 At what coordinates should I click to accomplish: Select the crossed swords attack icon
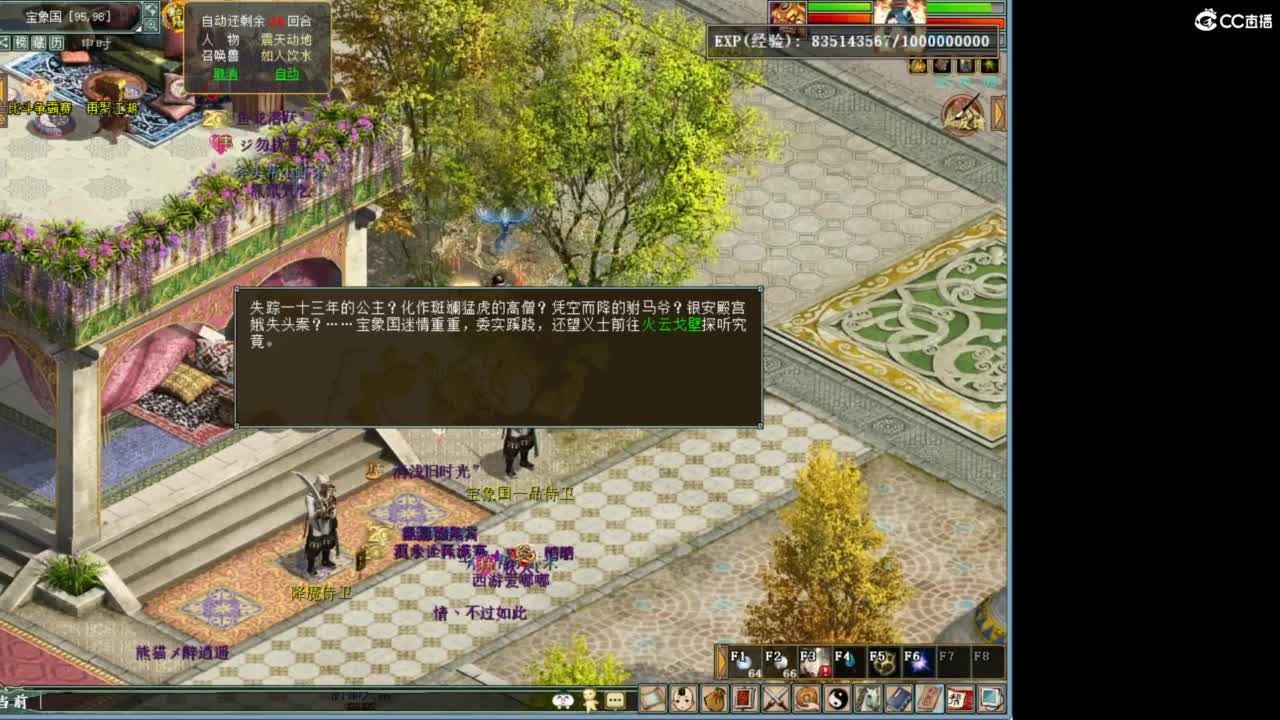click(x=773, y=701)
